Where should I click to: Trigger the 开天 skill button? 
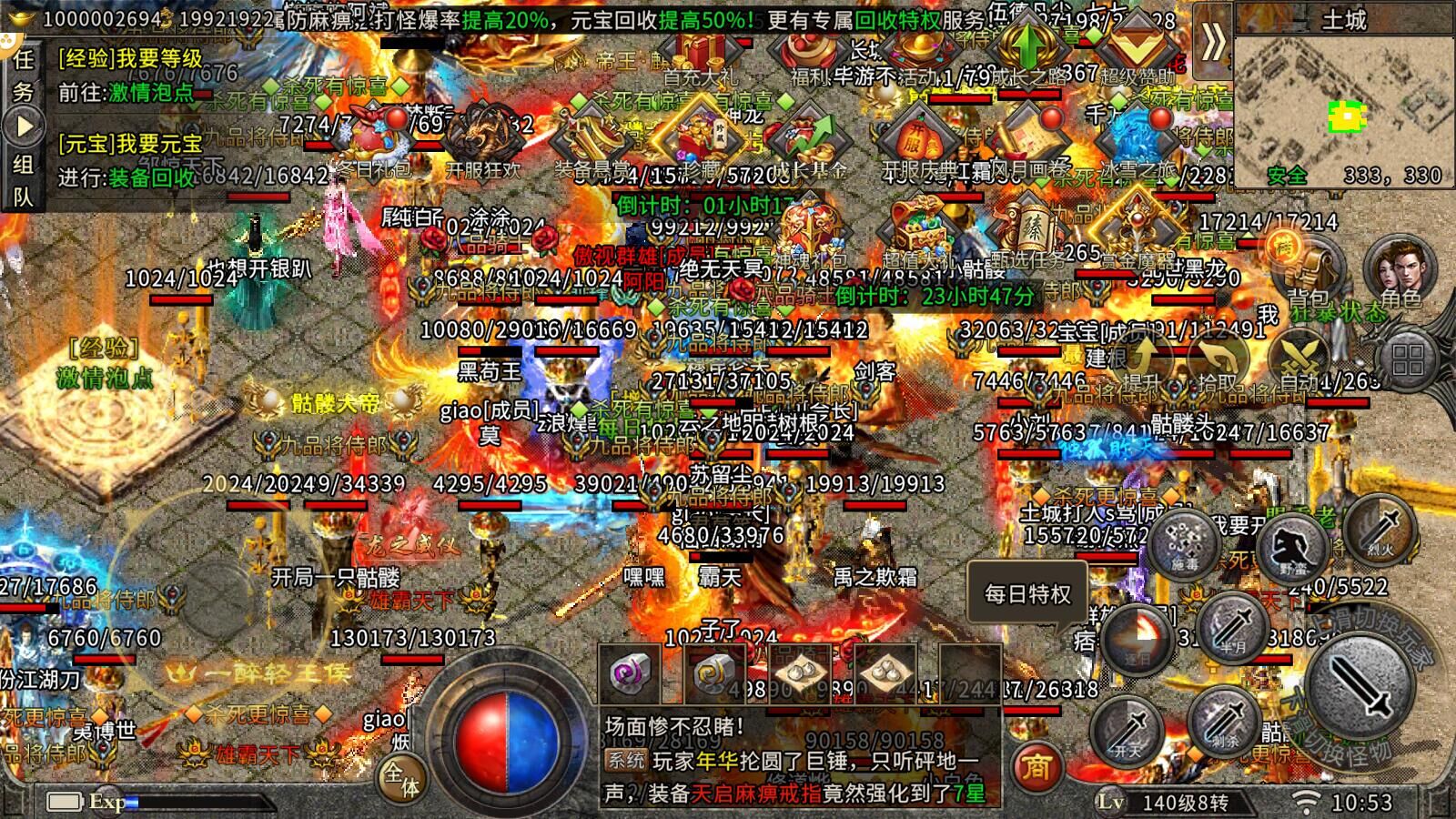[x=1127, y=728]
